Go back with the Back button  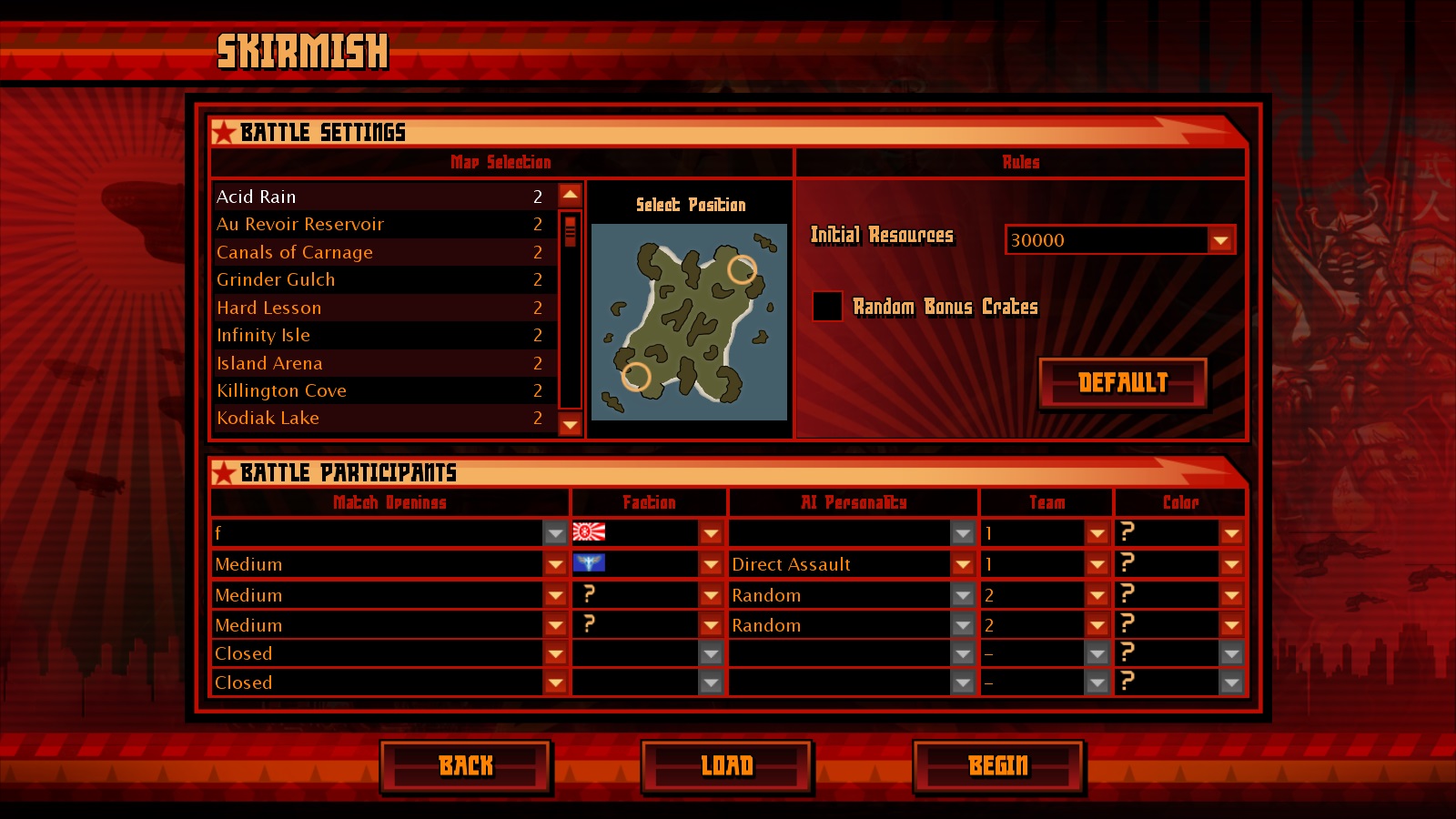coord(466,766)
